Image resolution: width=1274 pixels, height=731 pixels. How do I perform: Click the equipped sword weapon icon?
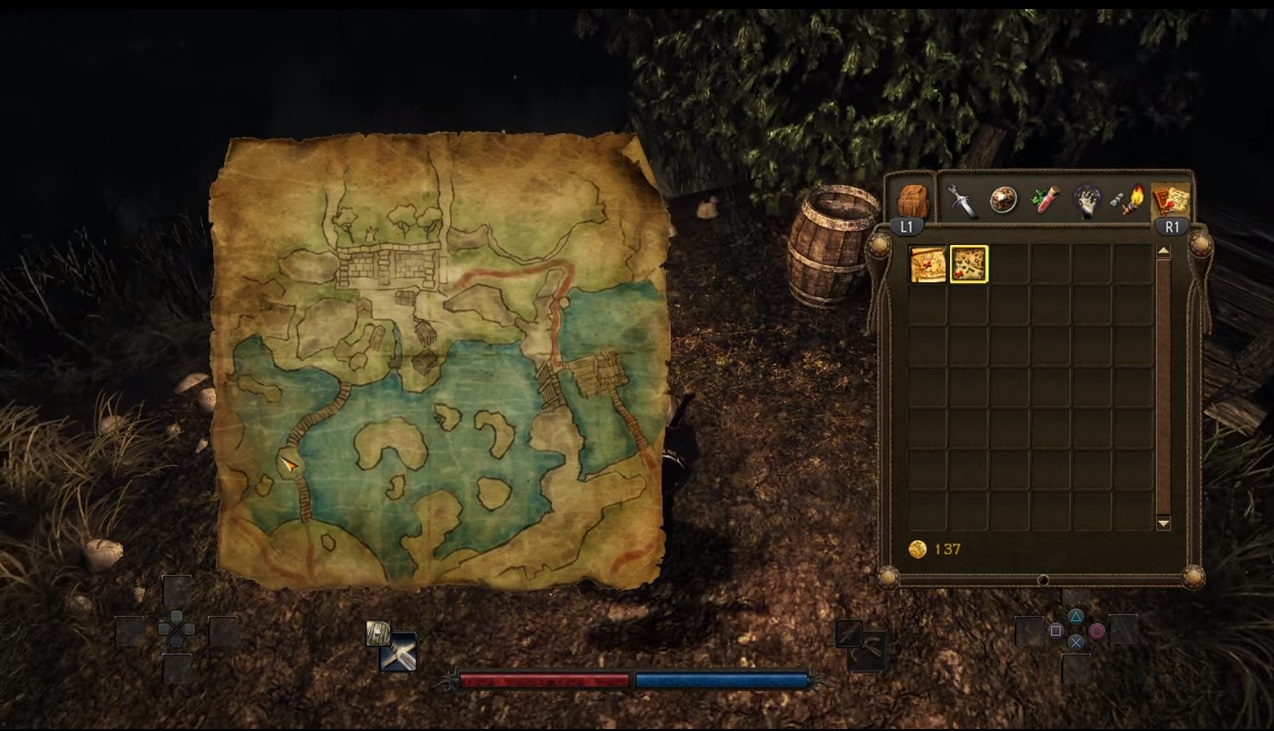click(x=399, y=653)
